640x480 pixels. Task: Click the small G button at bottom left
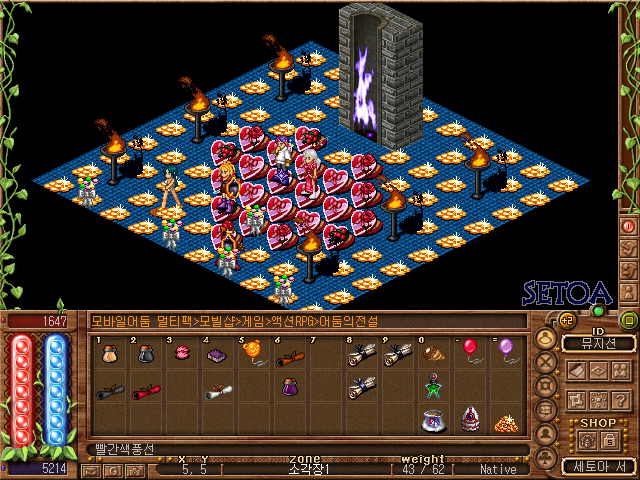coord(112,470)
